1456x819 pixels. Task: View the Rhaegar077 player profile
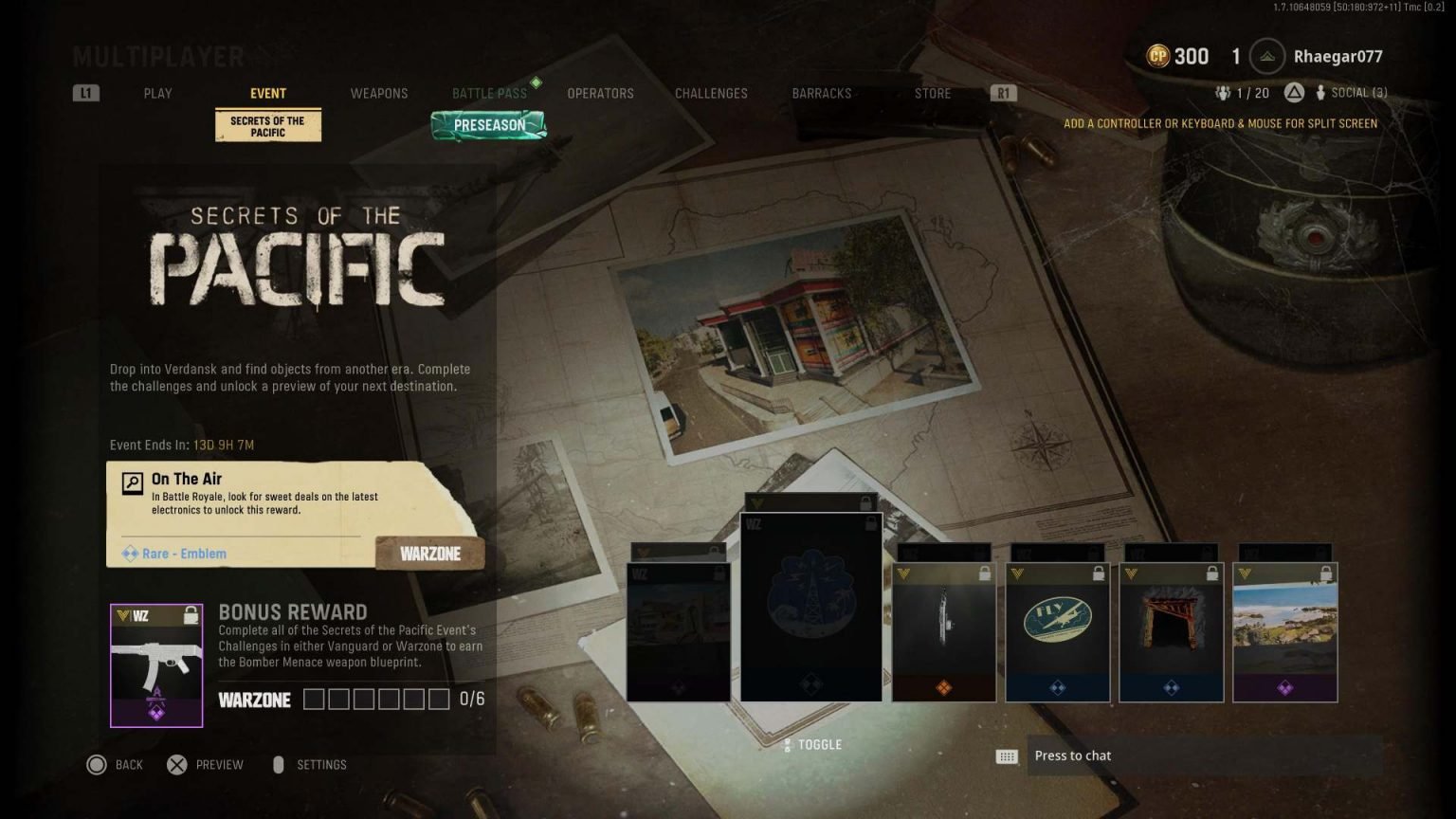point(1337,57)
